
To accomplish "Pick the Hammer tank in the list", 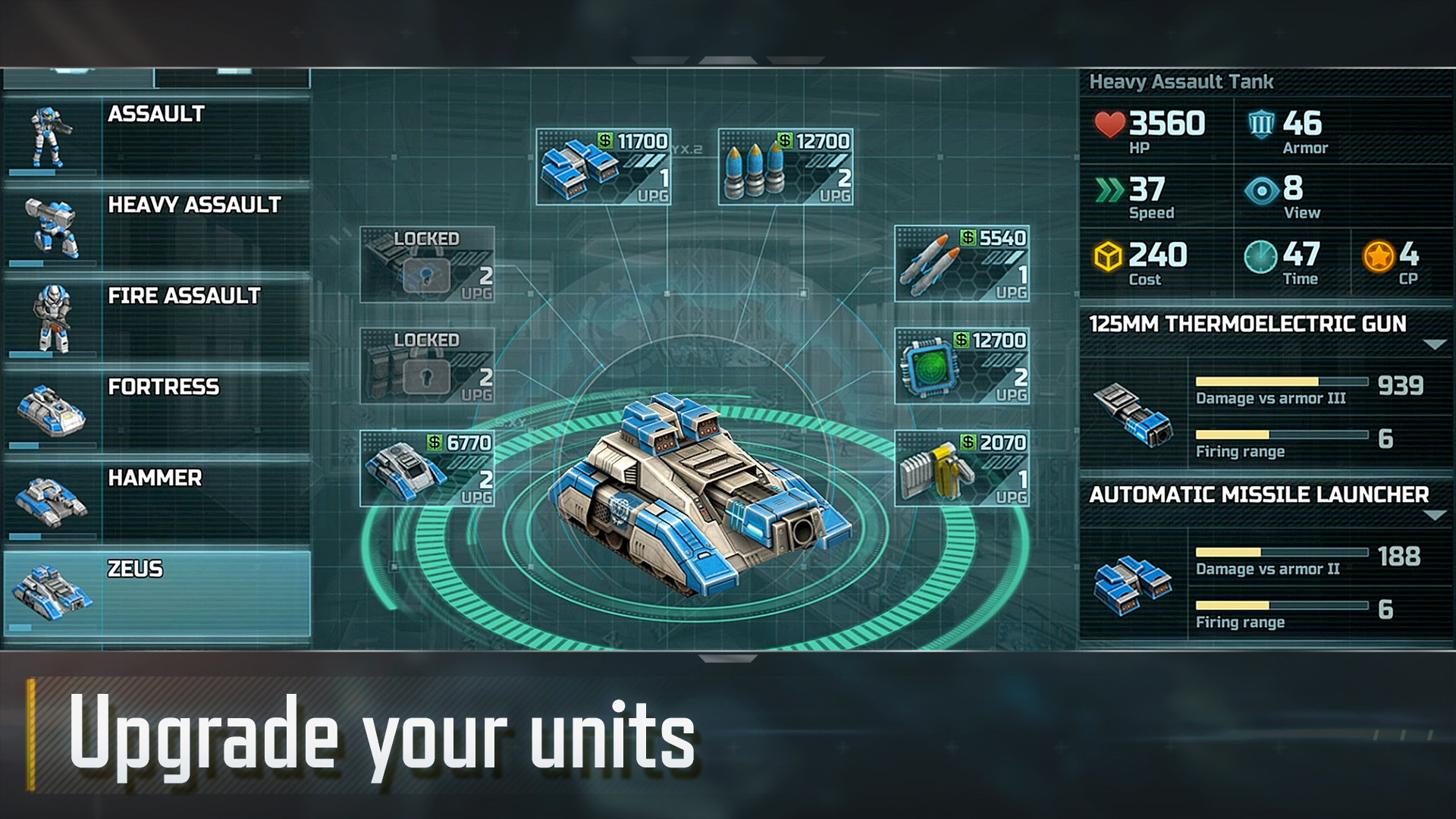I will click(x=157, y=500).
